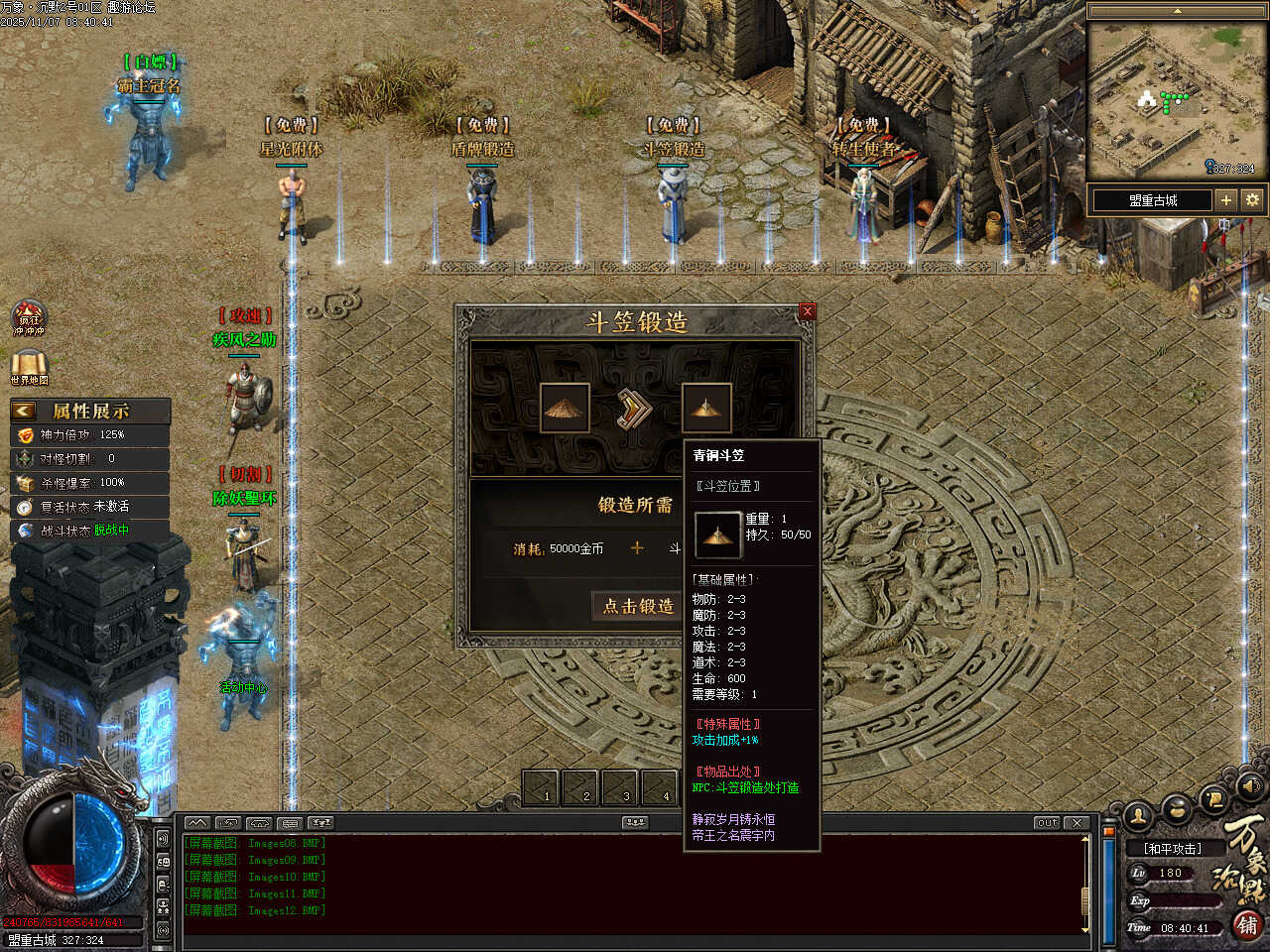Close the chat panel with X
This screenshot has height=952, width=1270.
tap(1078, 823)
